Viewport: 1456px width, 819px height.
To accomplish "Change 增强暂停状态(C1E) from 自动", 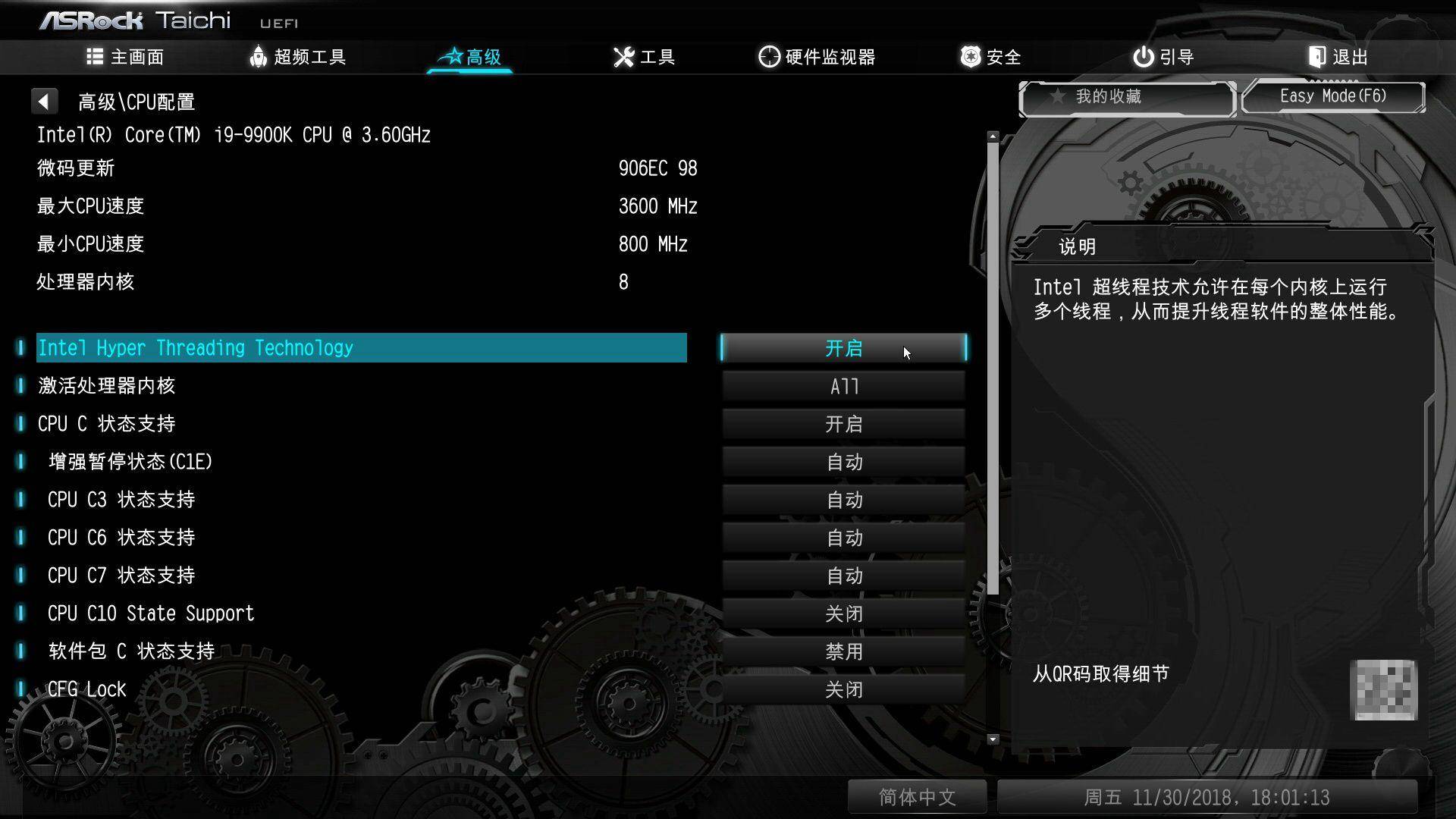I will click(x=843, y=461).
